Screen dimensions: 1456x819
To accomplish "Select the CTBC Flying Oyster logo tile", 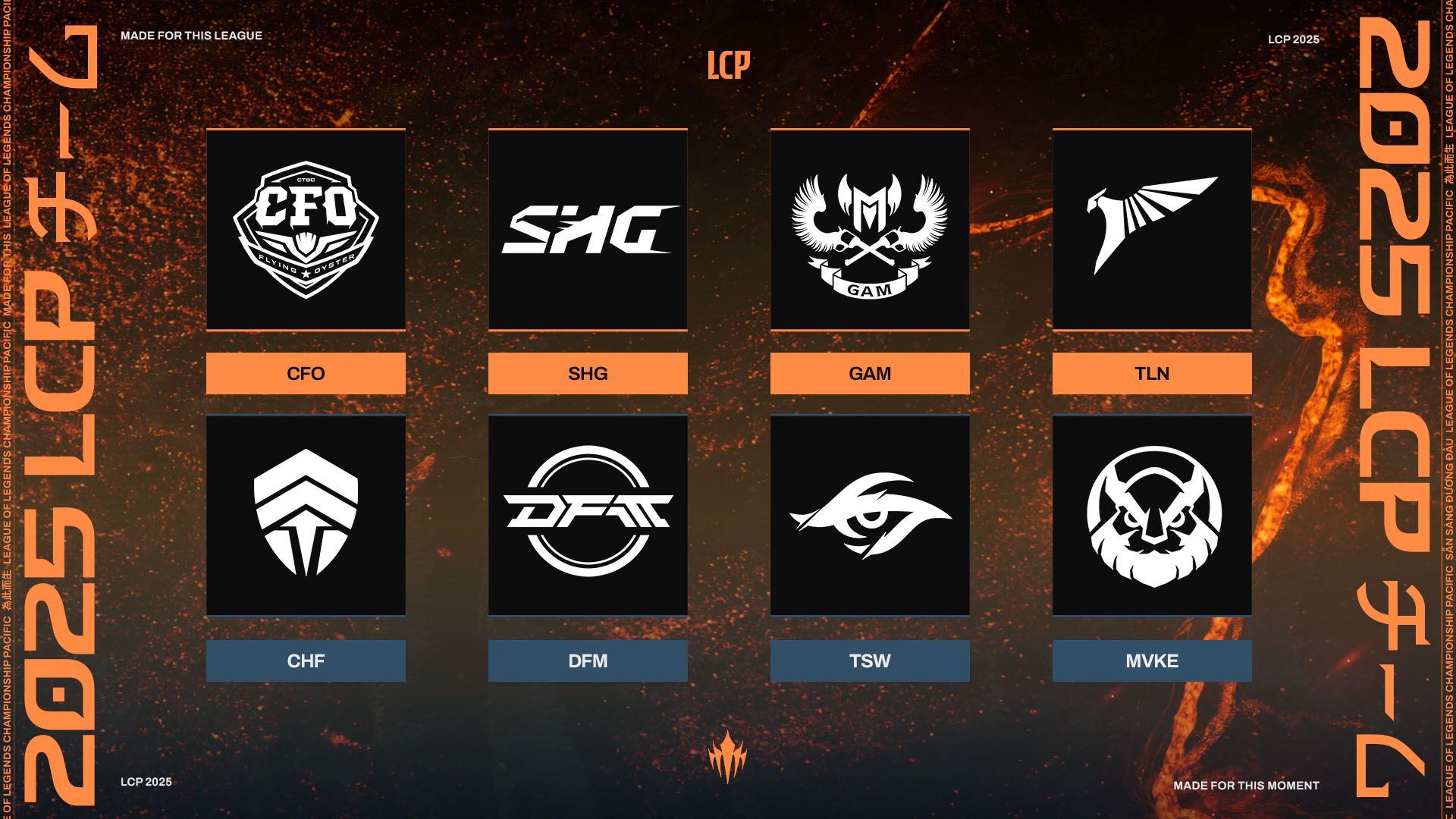I will 306,230.
